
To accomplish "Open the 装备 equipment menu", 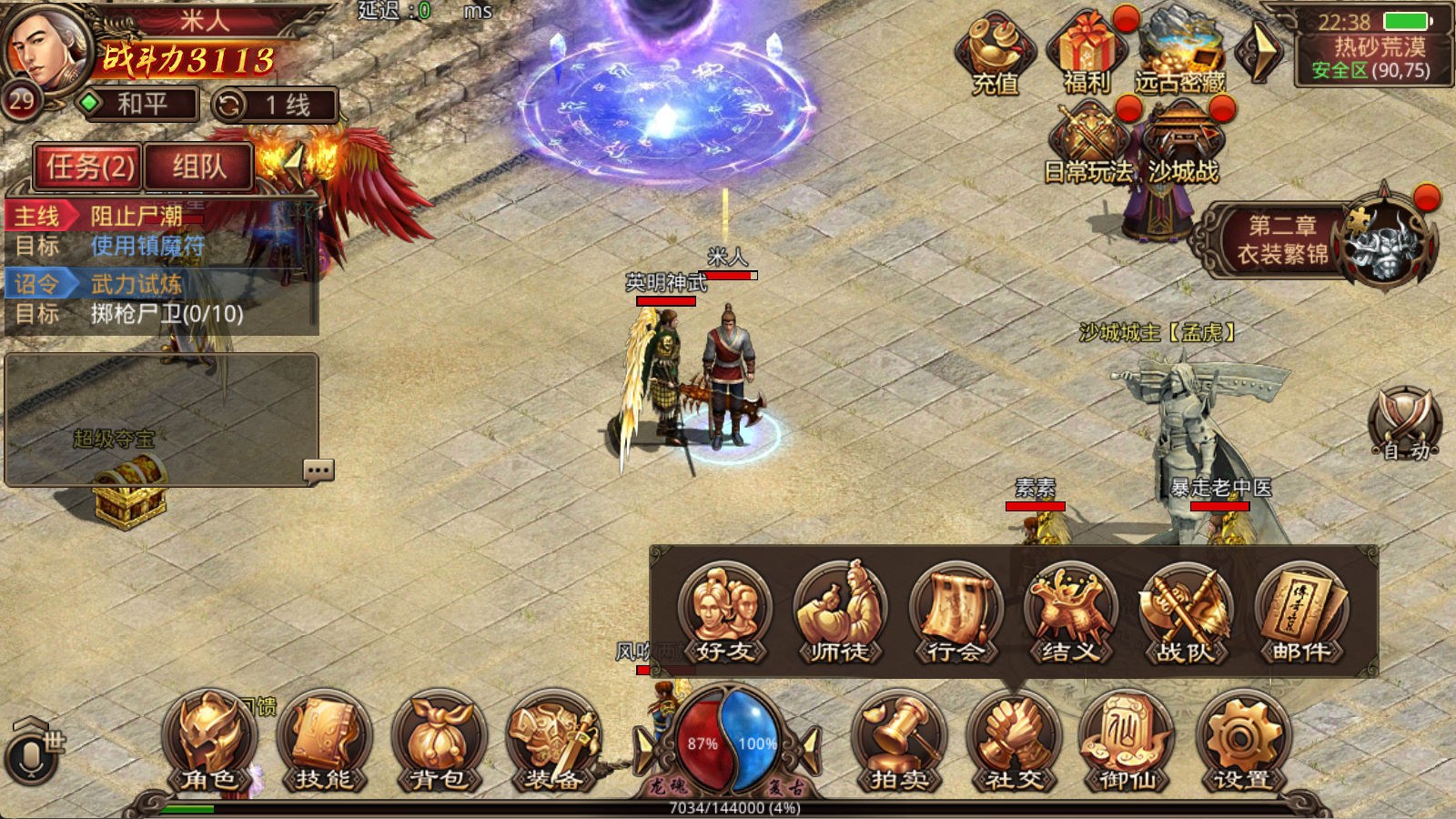I will [x=553, y=741].
